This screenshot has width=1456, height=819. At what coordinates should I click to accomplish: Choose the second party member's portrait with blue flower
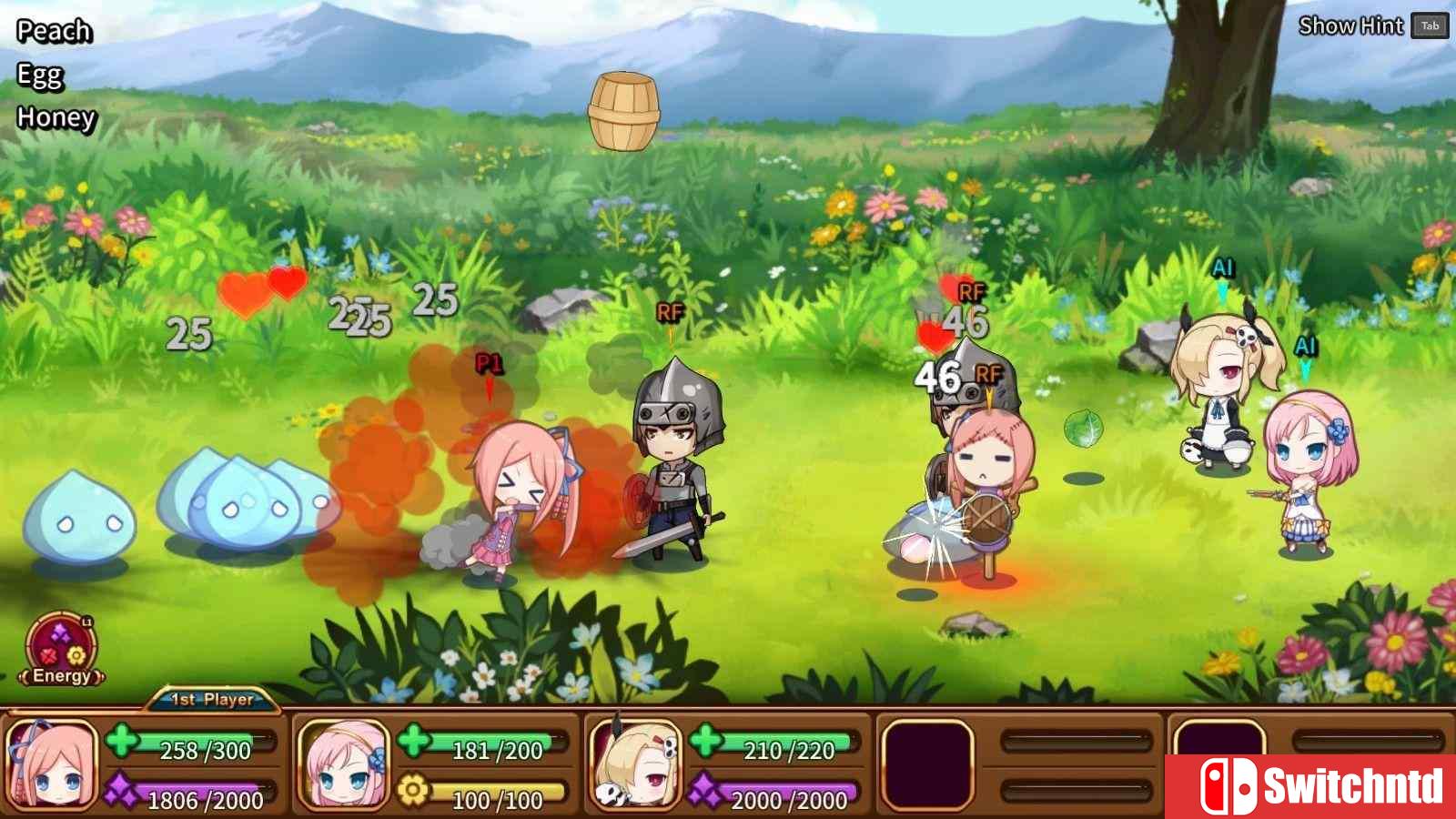coord(344,766)
